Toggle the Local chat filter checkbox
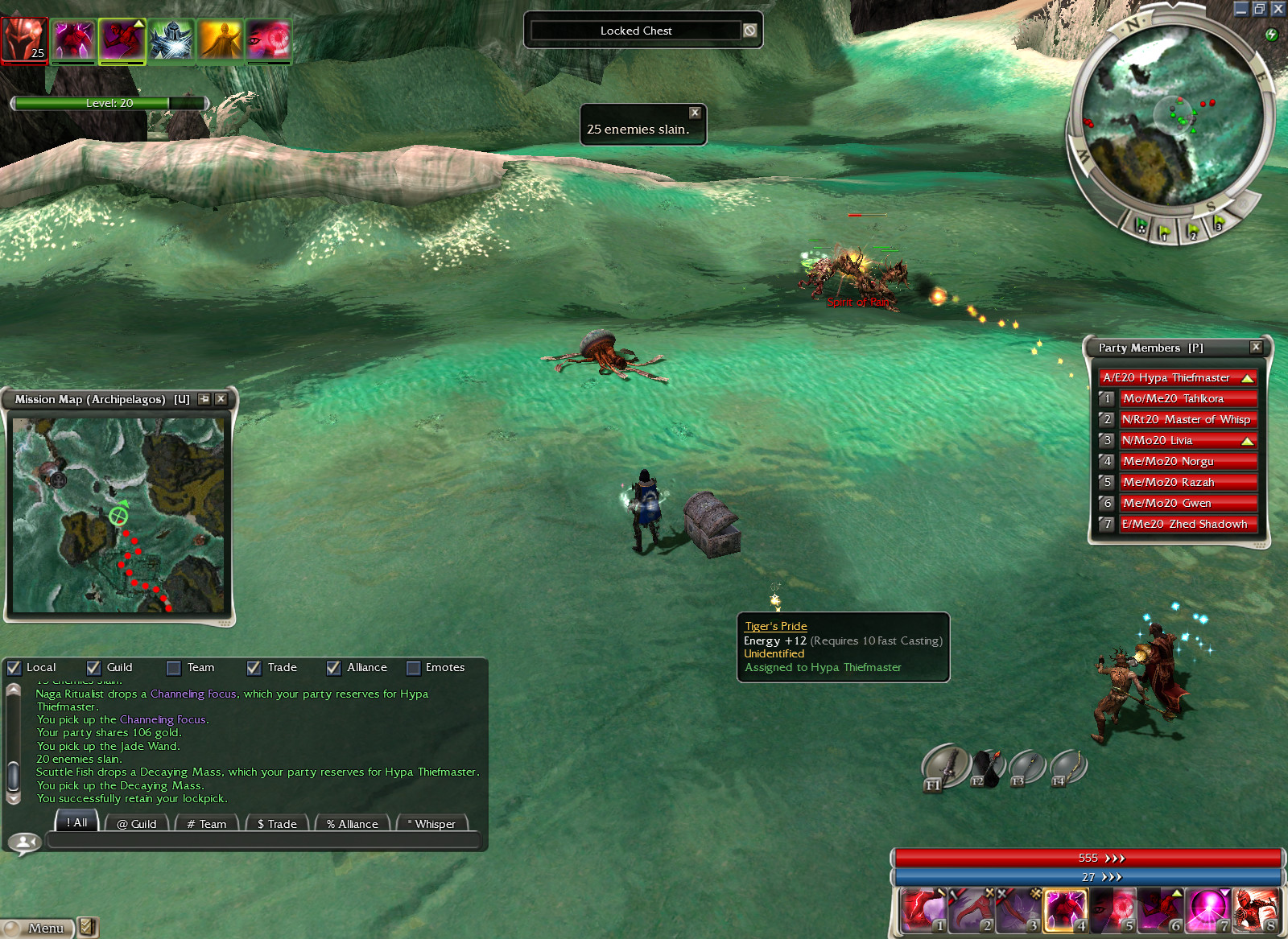This screenshot has height=939, width=1288. point(14,667)
